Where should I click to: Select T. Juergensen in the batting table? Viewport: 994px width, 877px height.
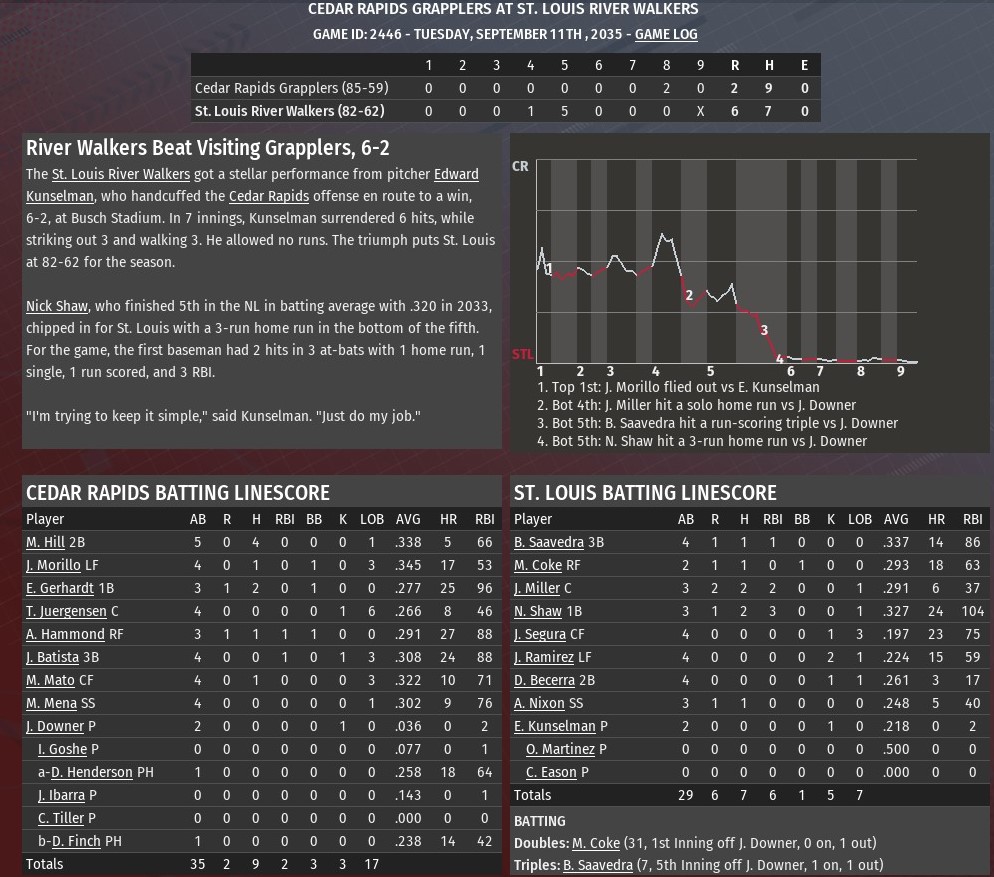66,611
